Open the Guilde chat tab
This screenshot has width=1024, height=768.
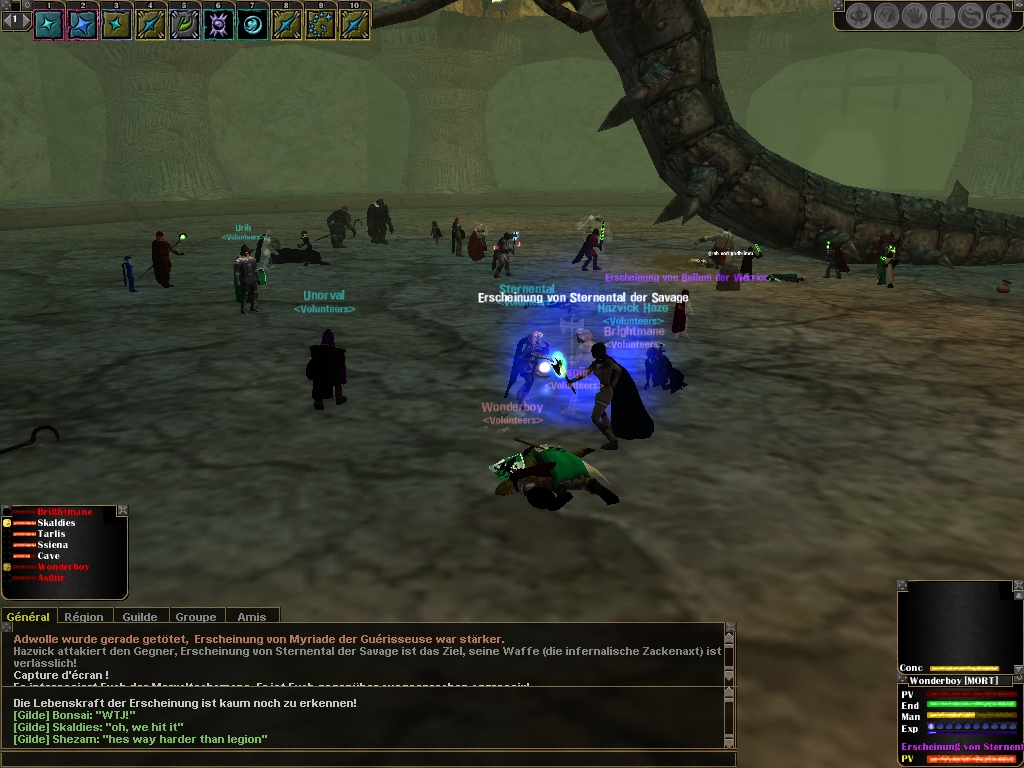click(x=139, y=617)
